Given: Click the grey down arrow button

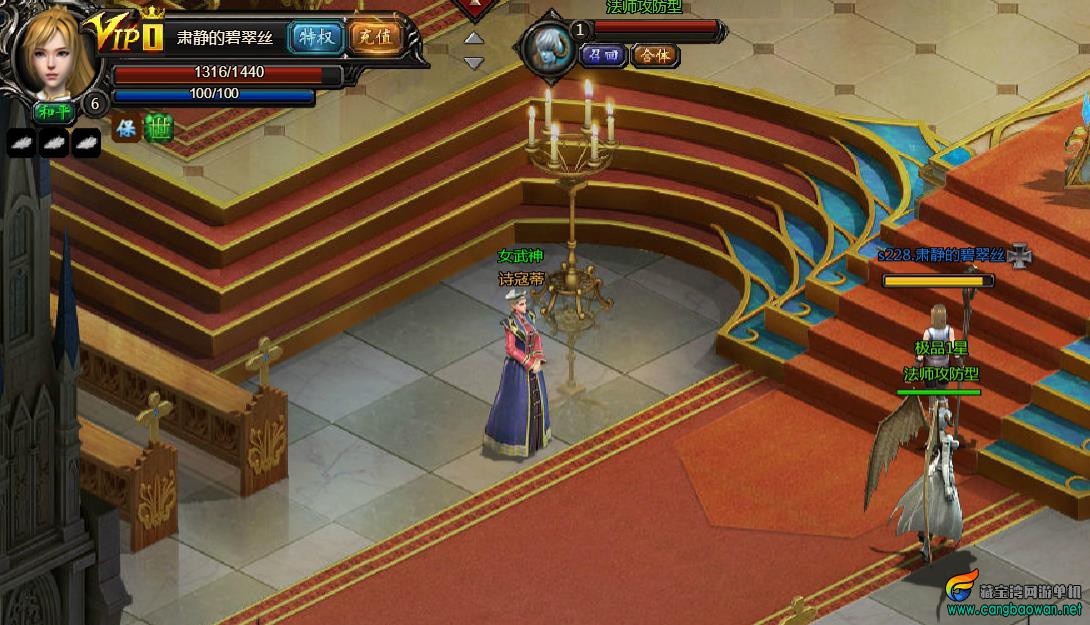Looking at the screenshot, I should point(474,63).
